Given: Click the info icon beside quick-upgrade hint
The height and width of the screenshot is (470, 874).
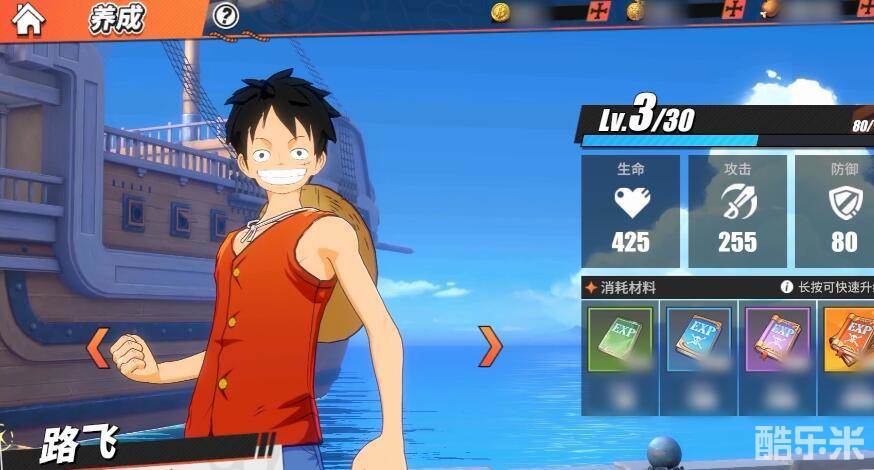Looking at the screenshot, I should (786, 287).
